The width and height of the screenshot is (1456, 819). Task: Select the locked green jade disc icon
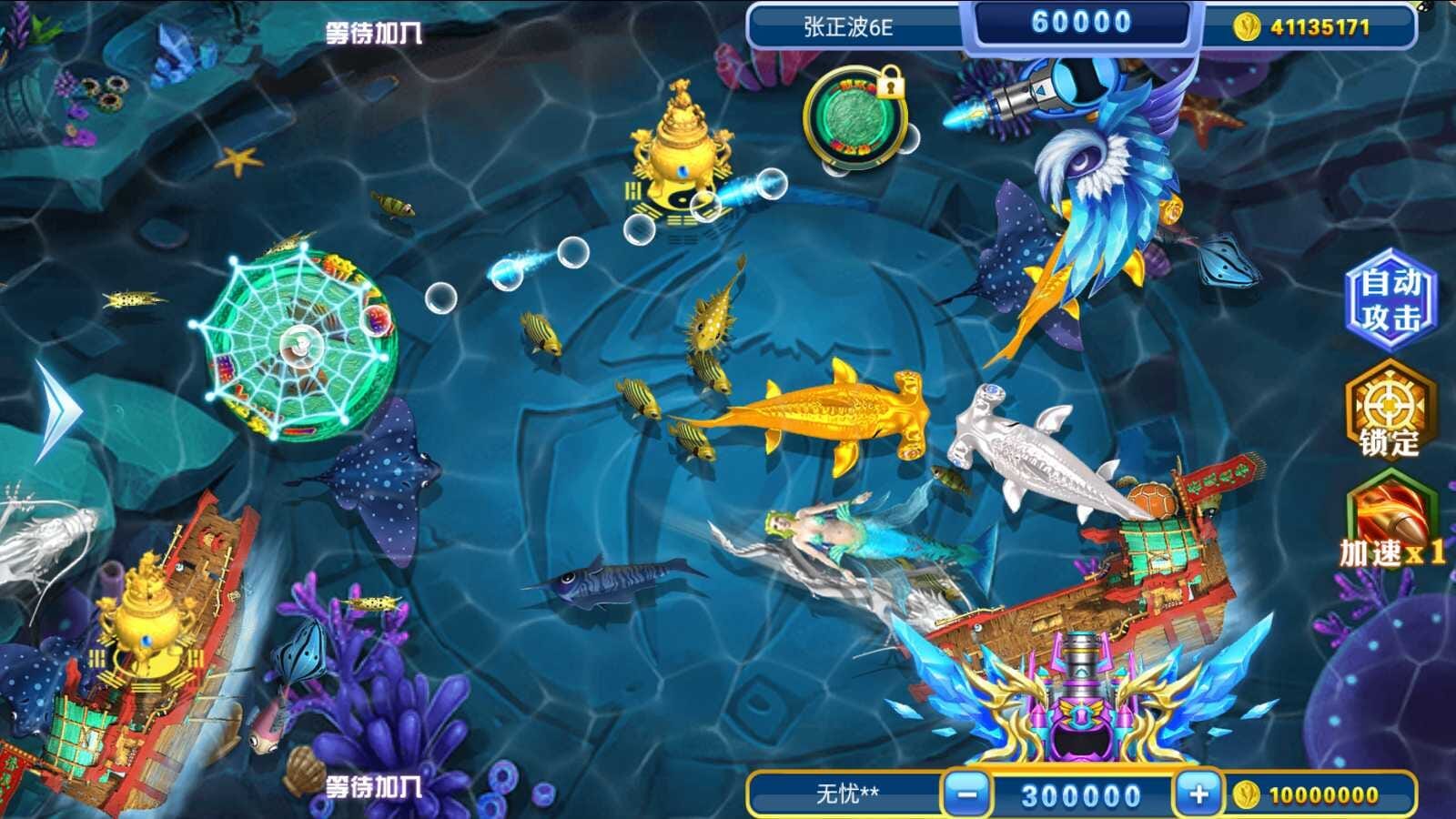855,119
